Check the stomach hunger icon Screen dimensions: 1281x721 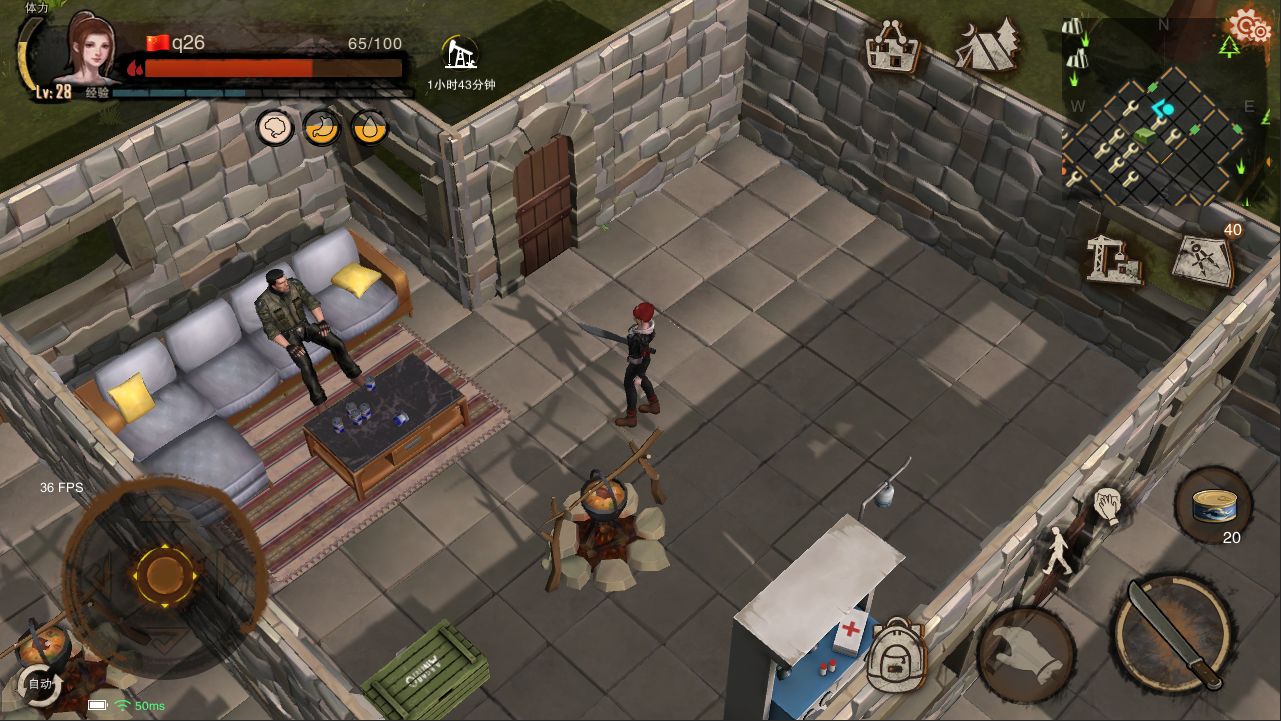pyautogui.click(x=322, y=127)
